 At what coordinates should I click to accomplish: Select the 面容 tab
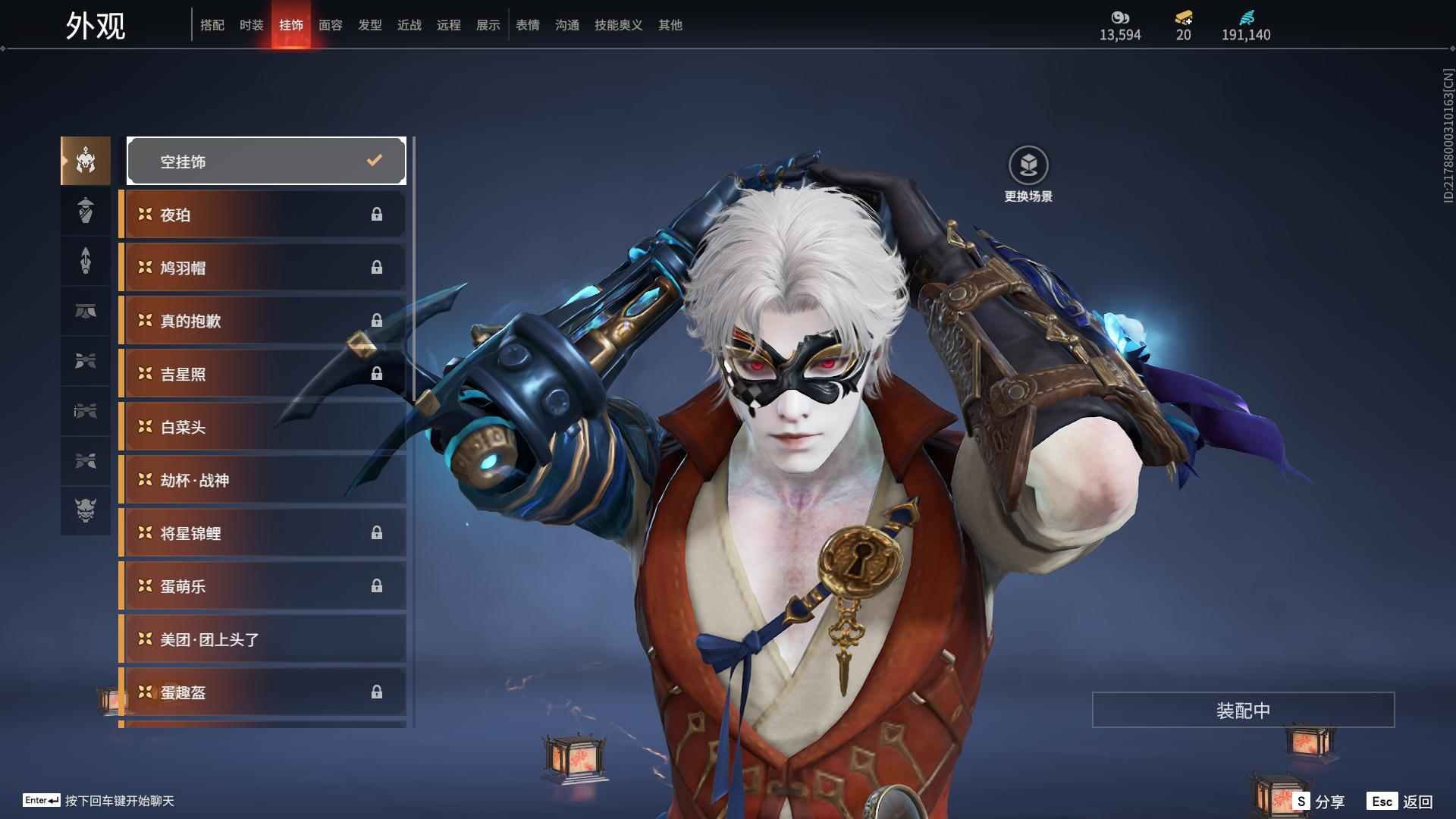pyautogui.click(x=330, y=25)
